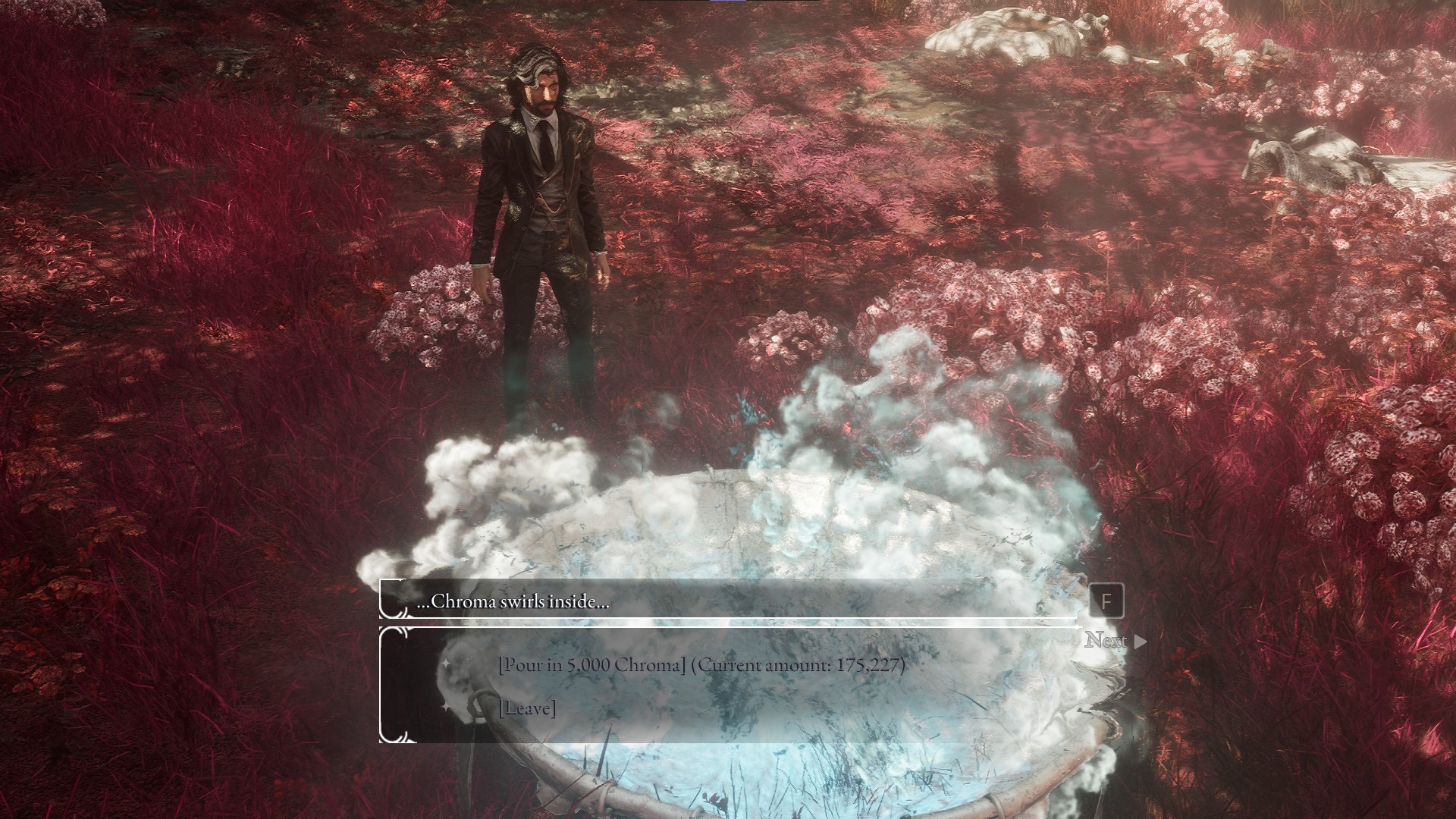
Task: Advance dialogue with the Next button
Action: click(1114, 641)
